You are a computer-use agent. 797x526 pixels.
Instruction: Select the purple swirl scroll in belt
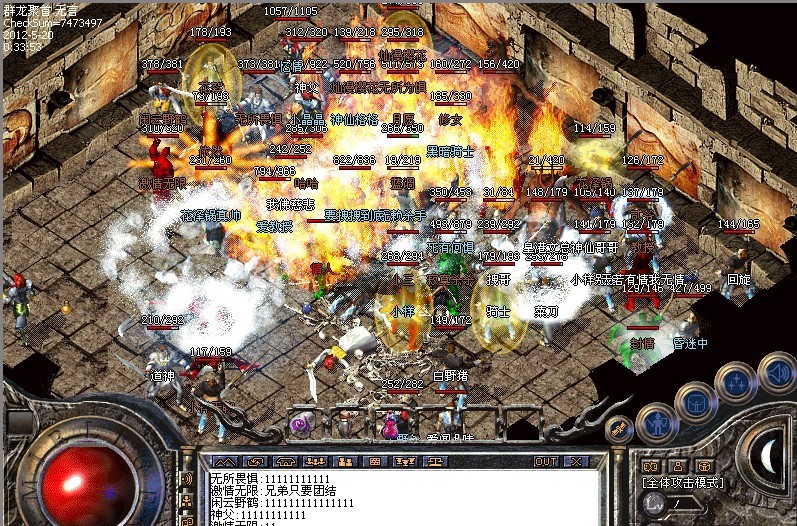[x=299, y=426]
